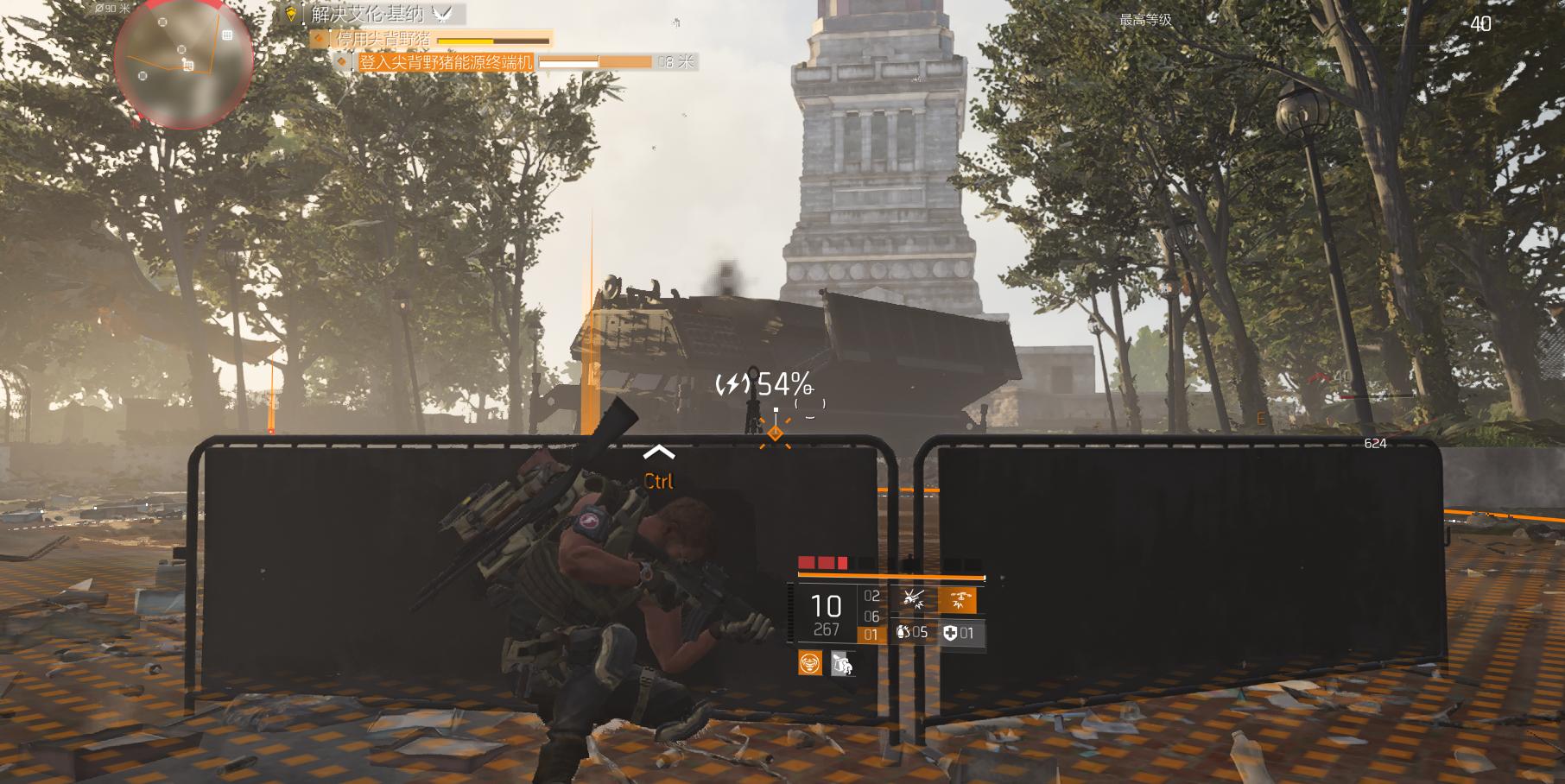Screen dimensions: 1565x784
Task: Switch to the weapon slot showing 06
Action: click(871, 616)
